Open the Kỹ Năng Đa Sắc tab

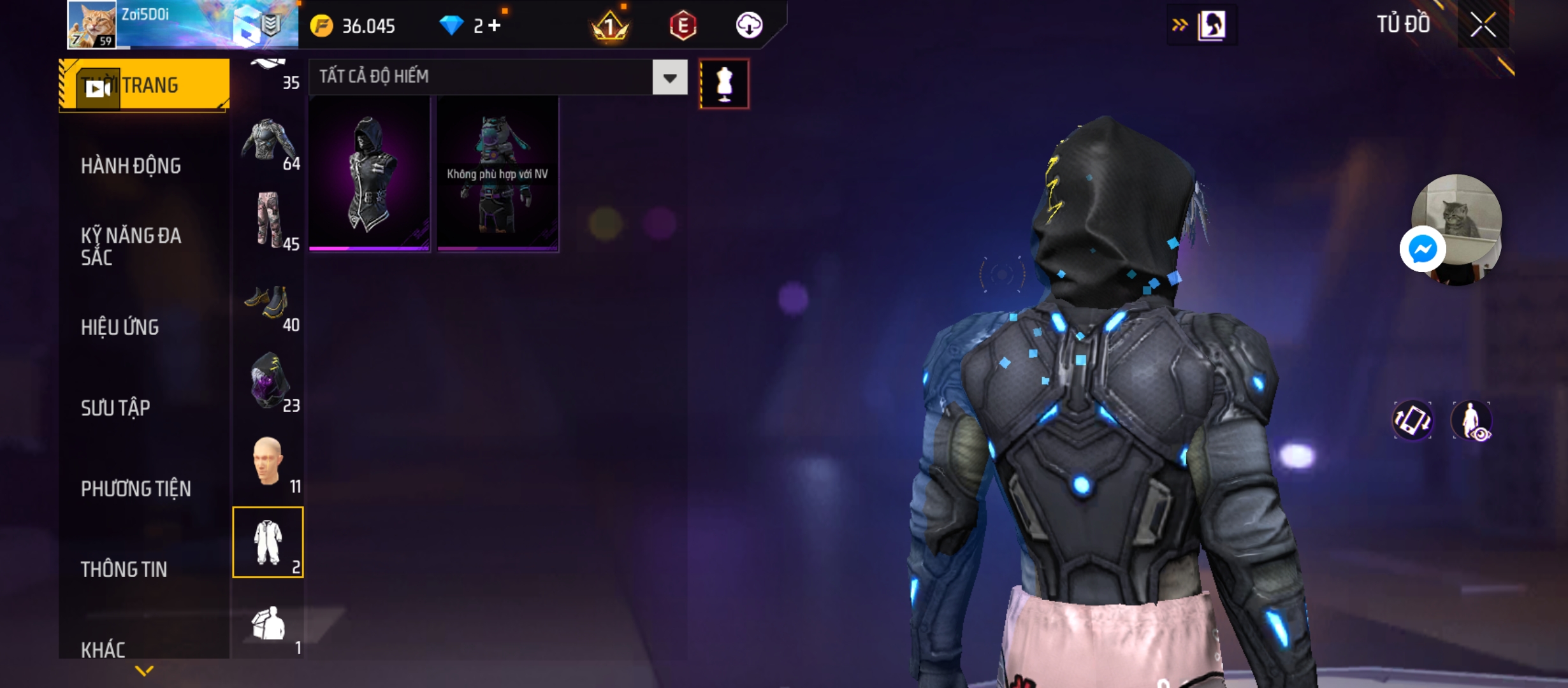[x=131, y=246]
